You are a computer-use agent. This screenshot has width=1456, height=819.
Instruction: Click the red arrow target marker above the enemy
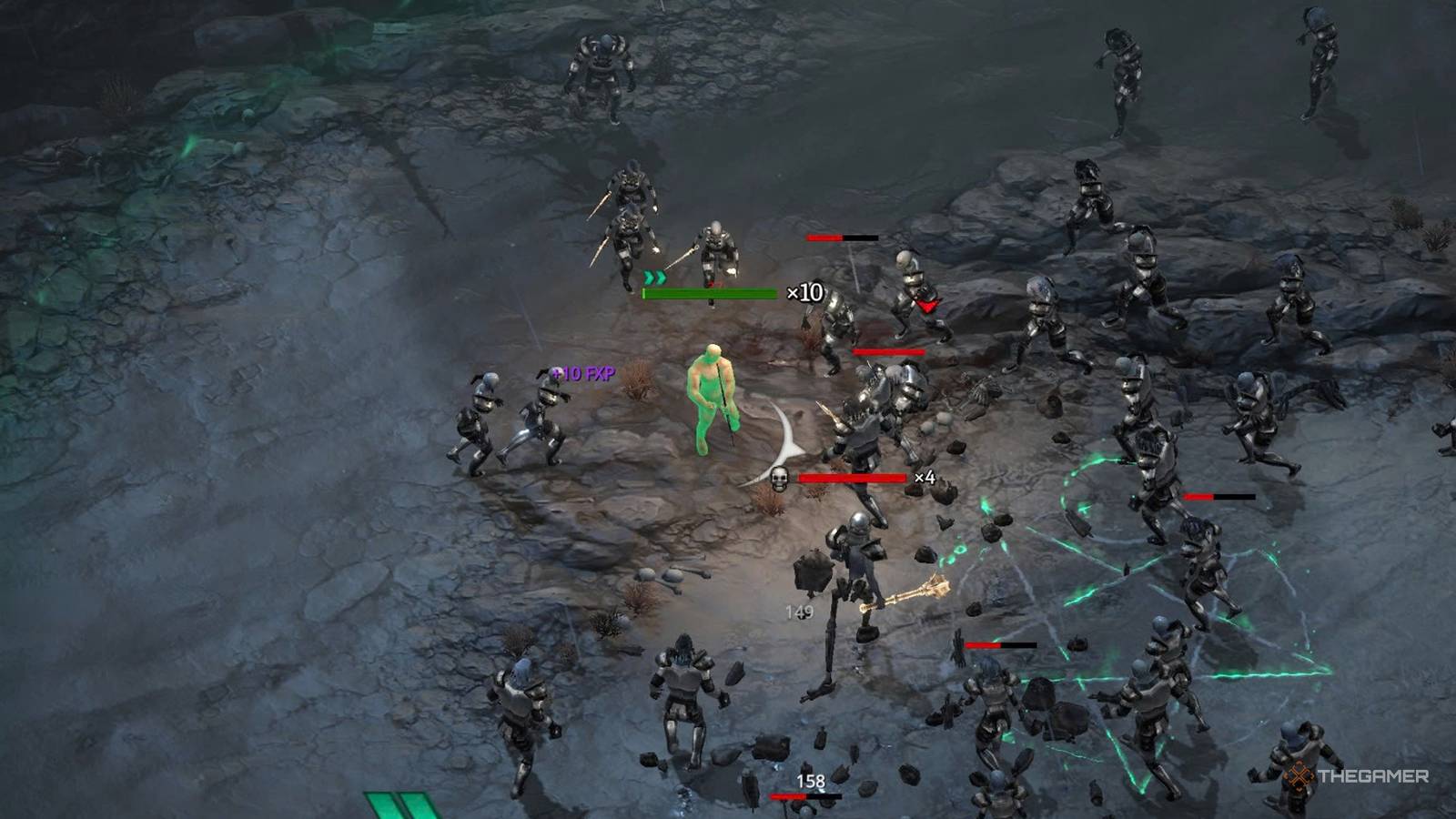[x=927, y=307]
